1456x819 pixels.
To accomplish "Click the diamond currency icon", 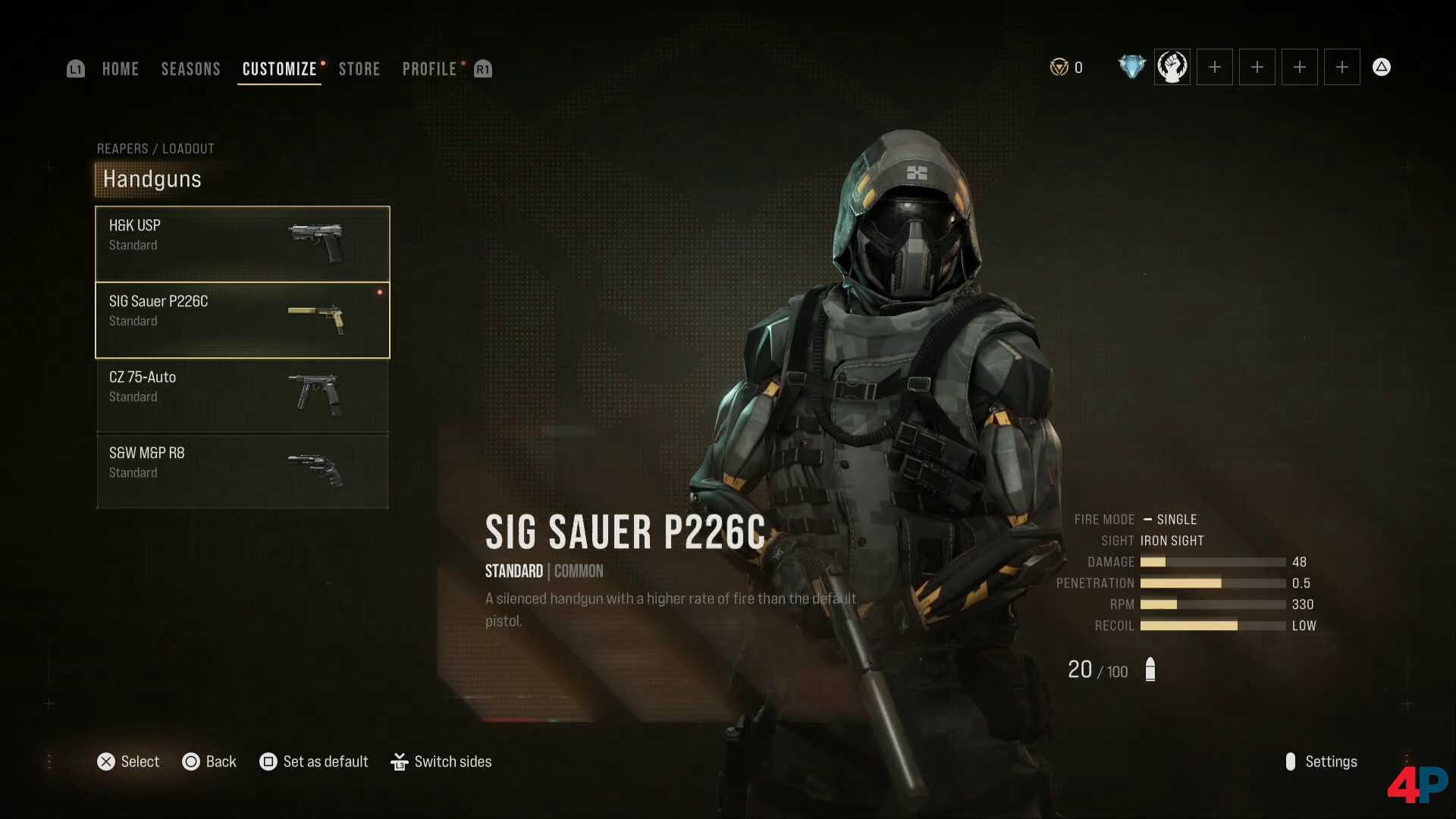I will point(1131,67).
